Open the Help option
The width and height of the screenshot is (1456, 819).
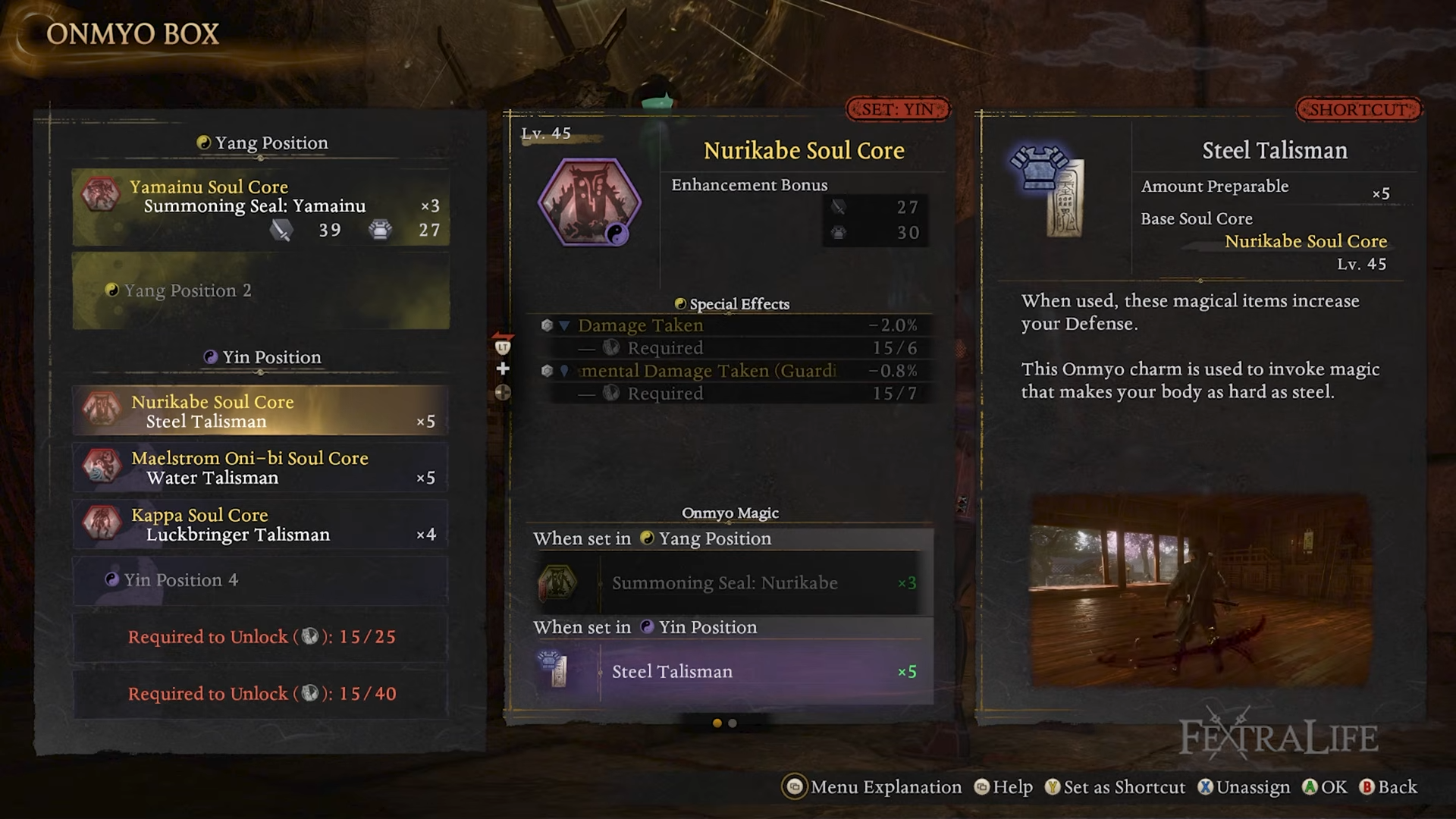[1003, 787]
